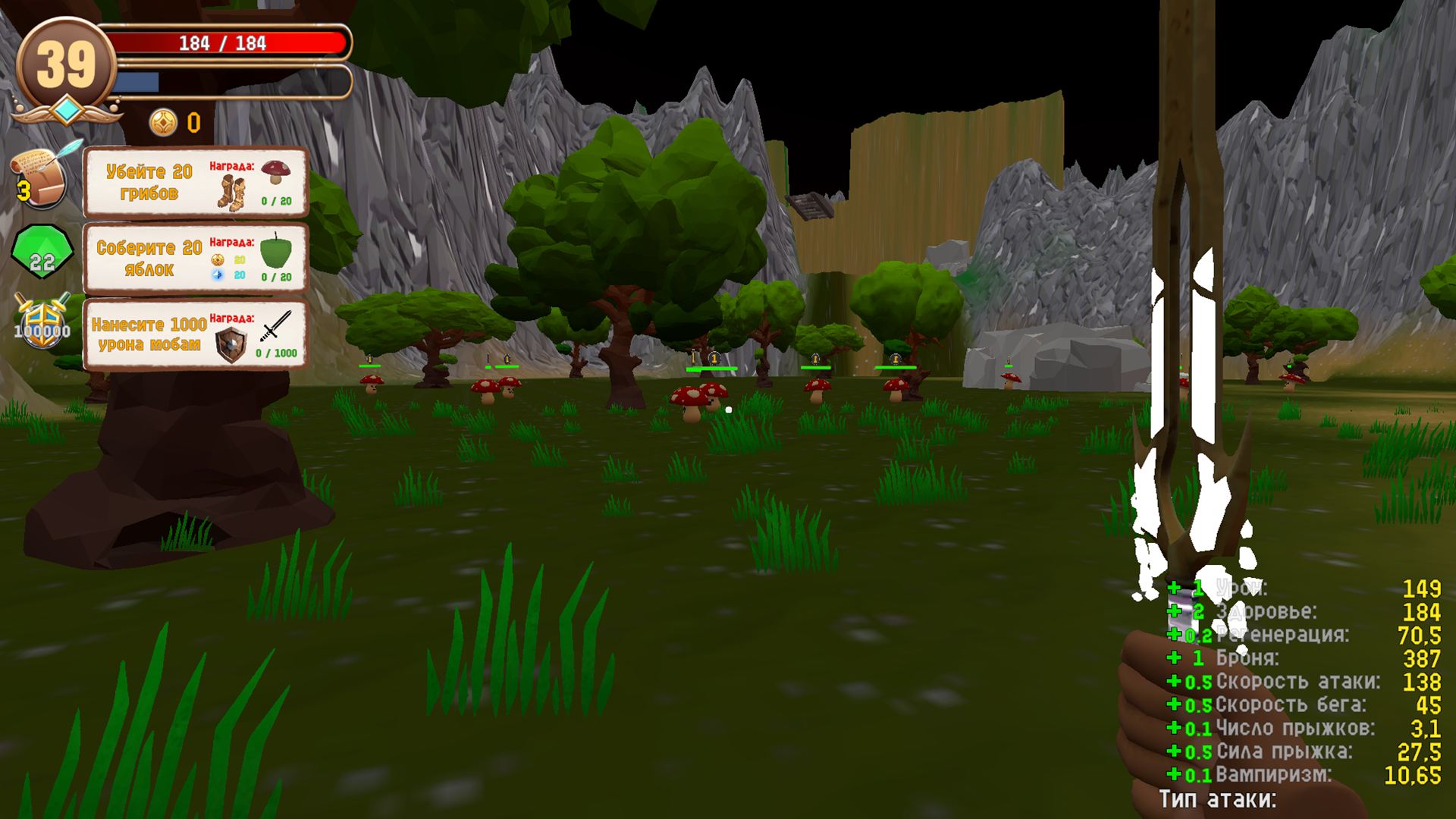
Task: Click the quest 'Соберите 20 яблок' panel
Action: [x=194, y=258]
